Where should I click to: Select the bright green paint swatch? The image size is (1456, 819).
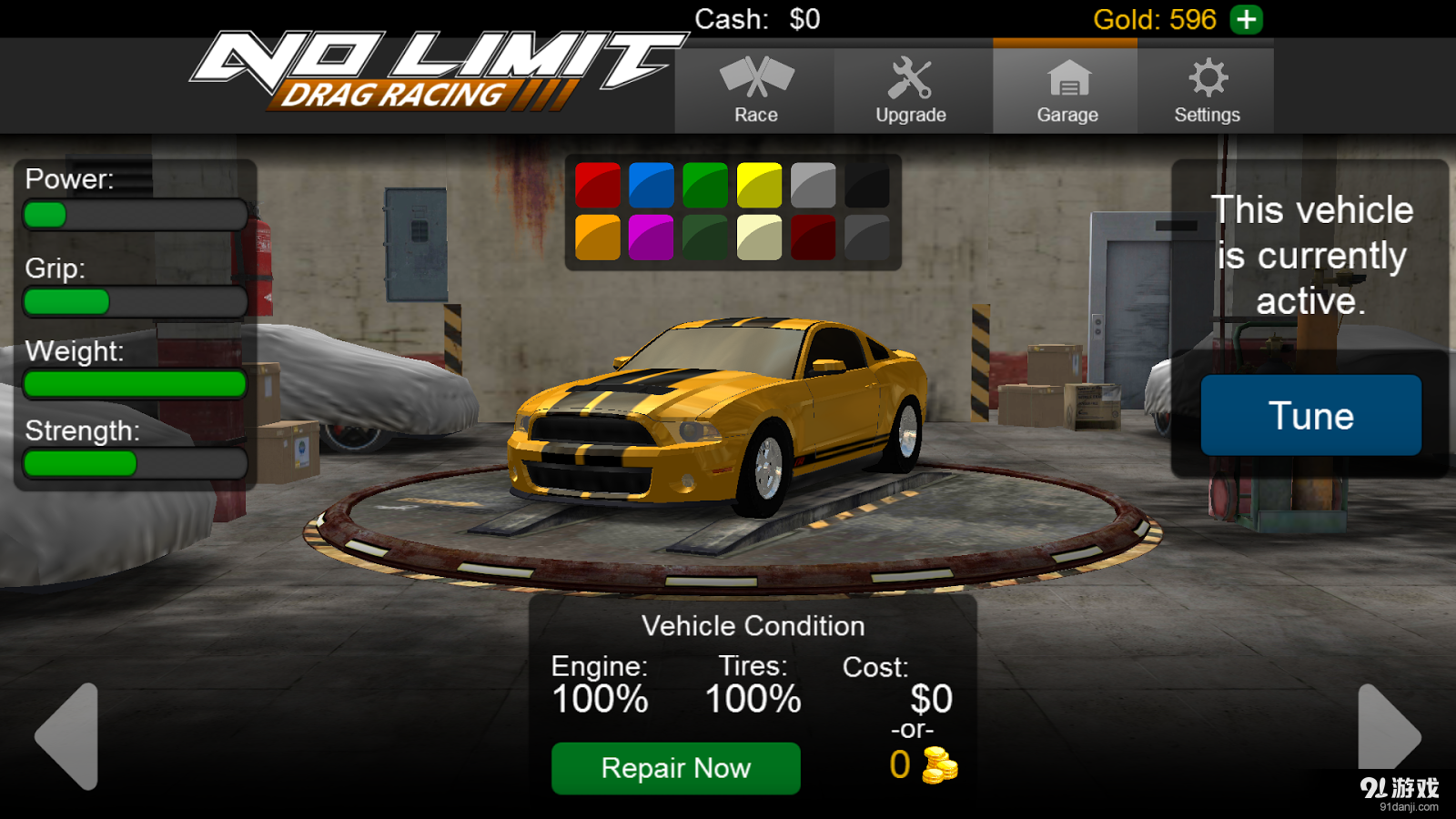pos(705,186)
